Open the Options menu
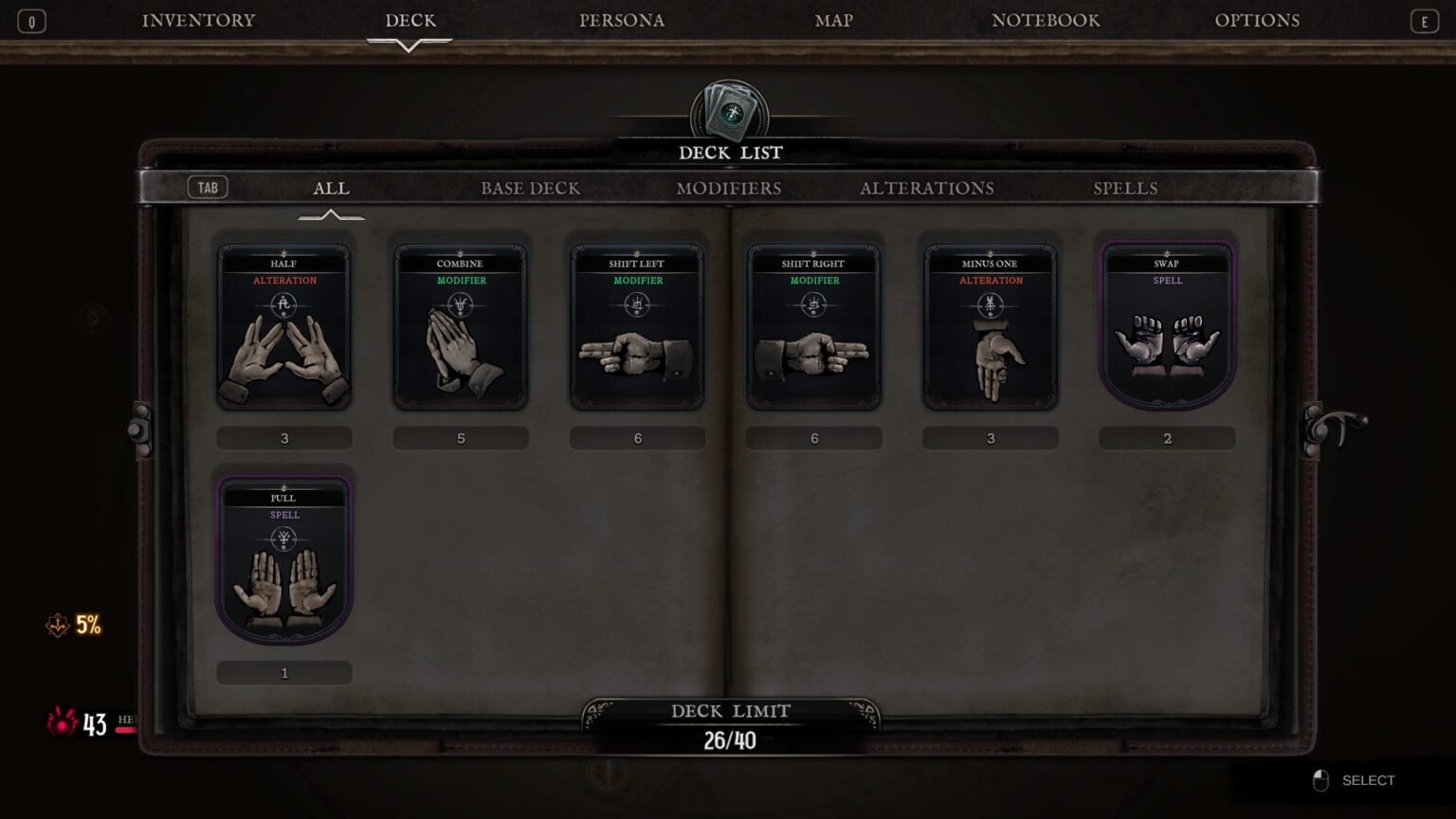The image size is (1456, 819). (1257, 21)
